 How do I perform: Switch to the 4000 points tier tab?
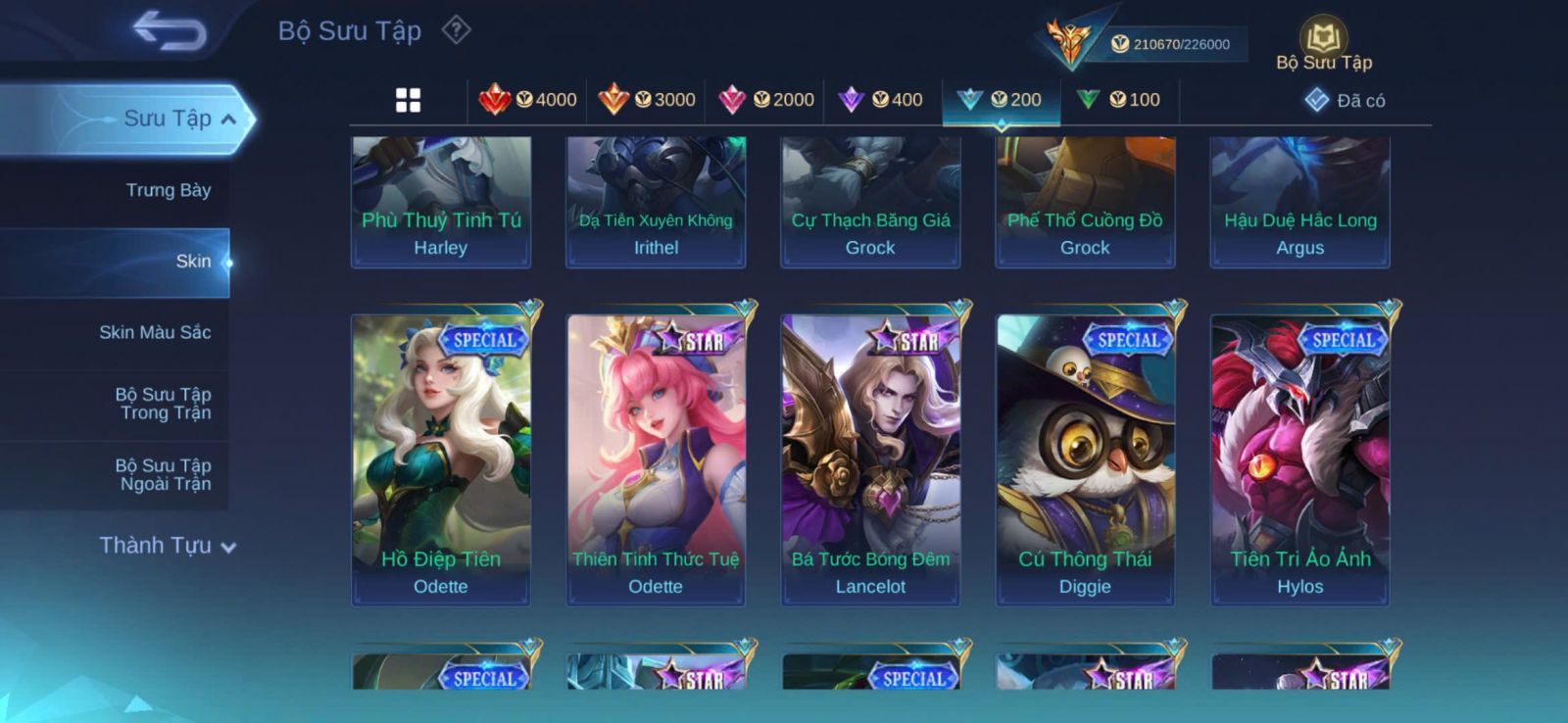528,100
